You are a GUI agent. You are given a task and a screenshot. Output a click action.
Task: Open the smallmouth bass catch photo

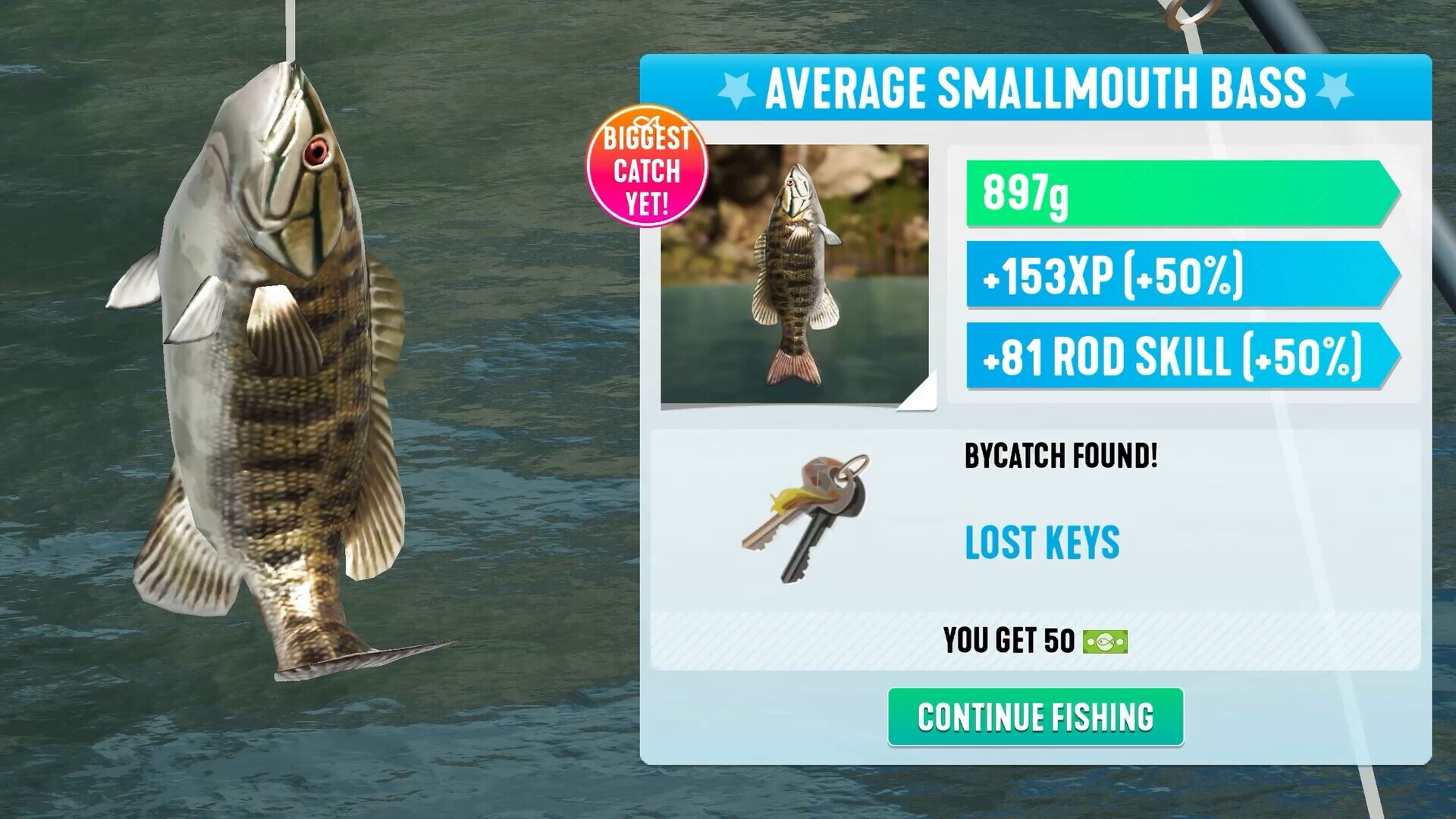[795, 274]
